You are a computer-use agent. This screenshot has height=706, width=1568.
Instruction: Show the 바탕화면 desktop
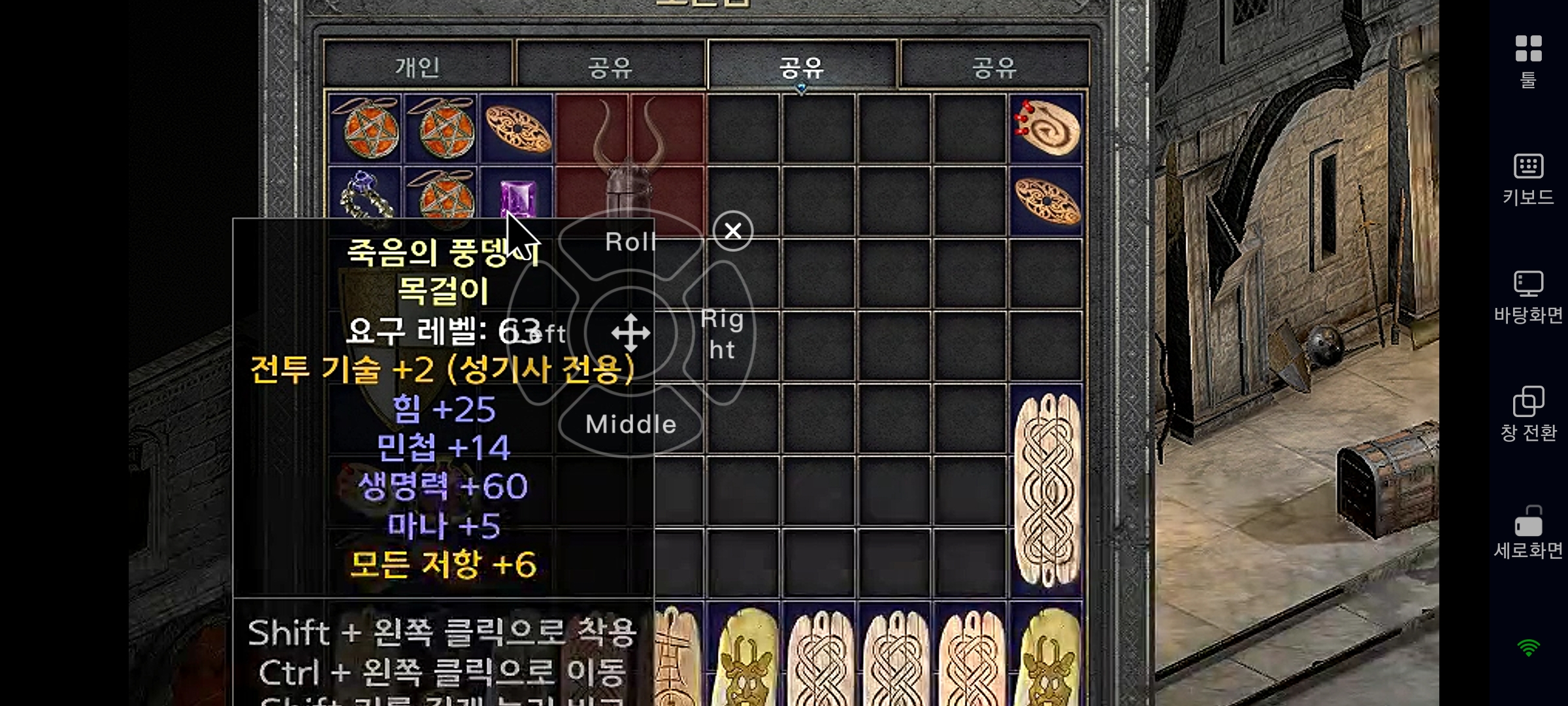1528,297
